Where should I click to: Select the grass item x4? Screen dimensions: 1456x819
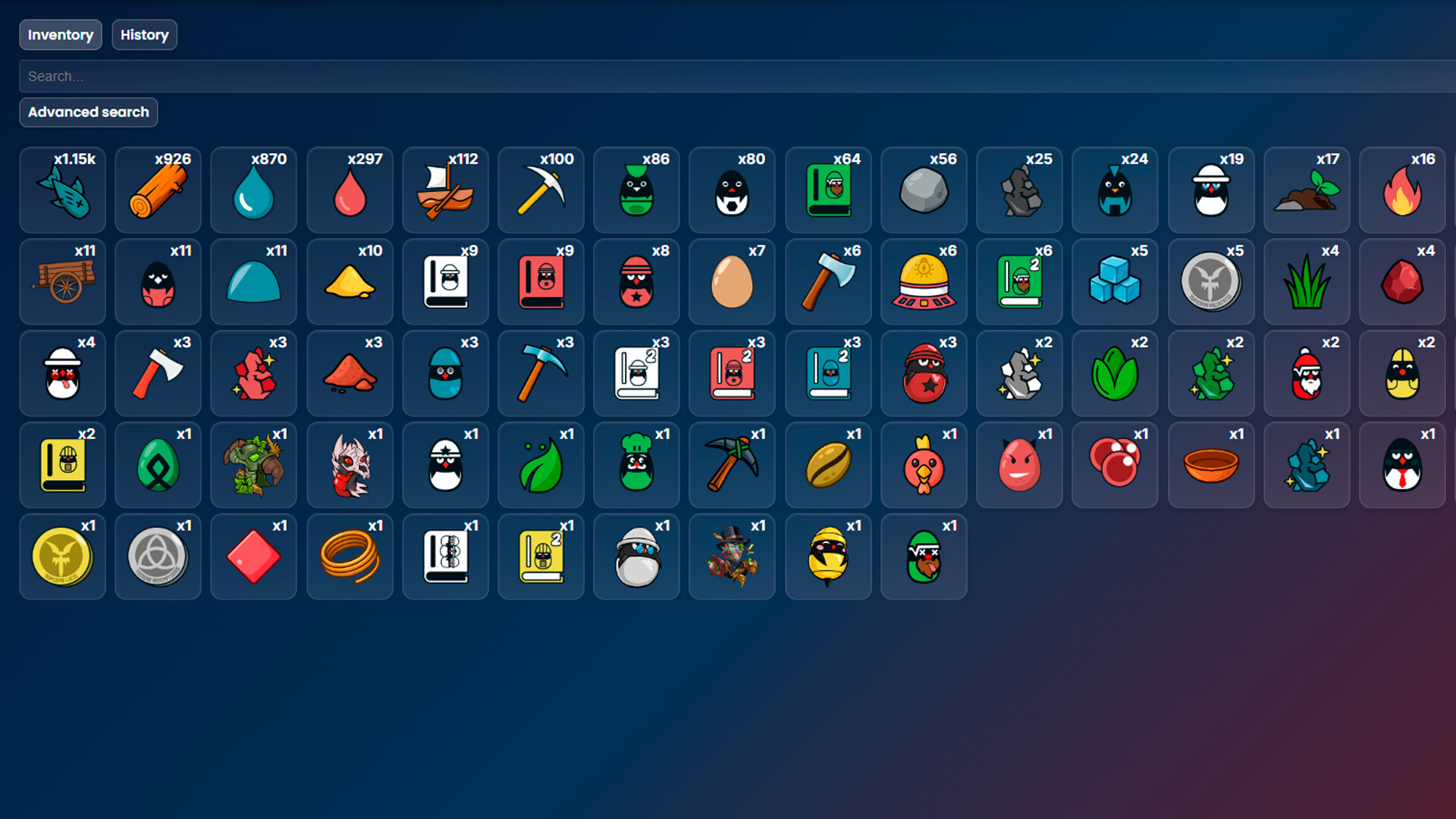pos(1307,281)
